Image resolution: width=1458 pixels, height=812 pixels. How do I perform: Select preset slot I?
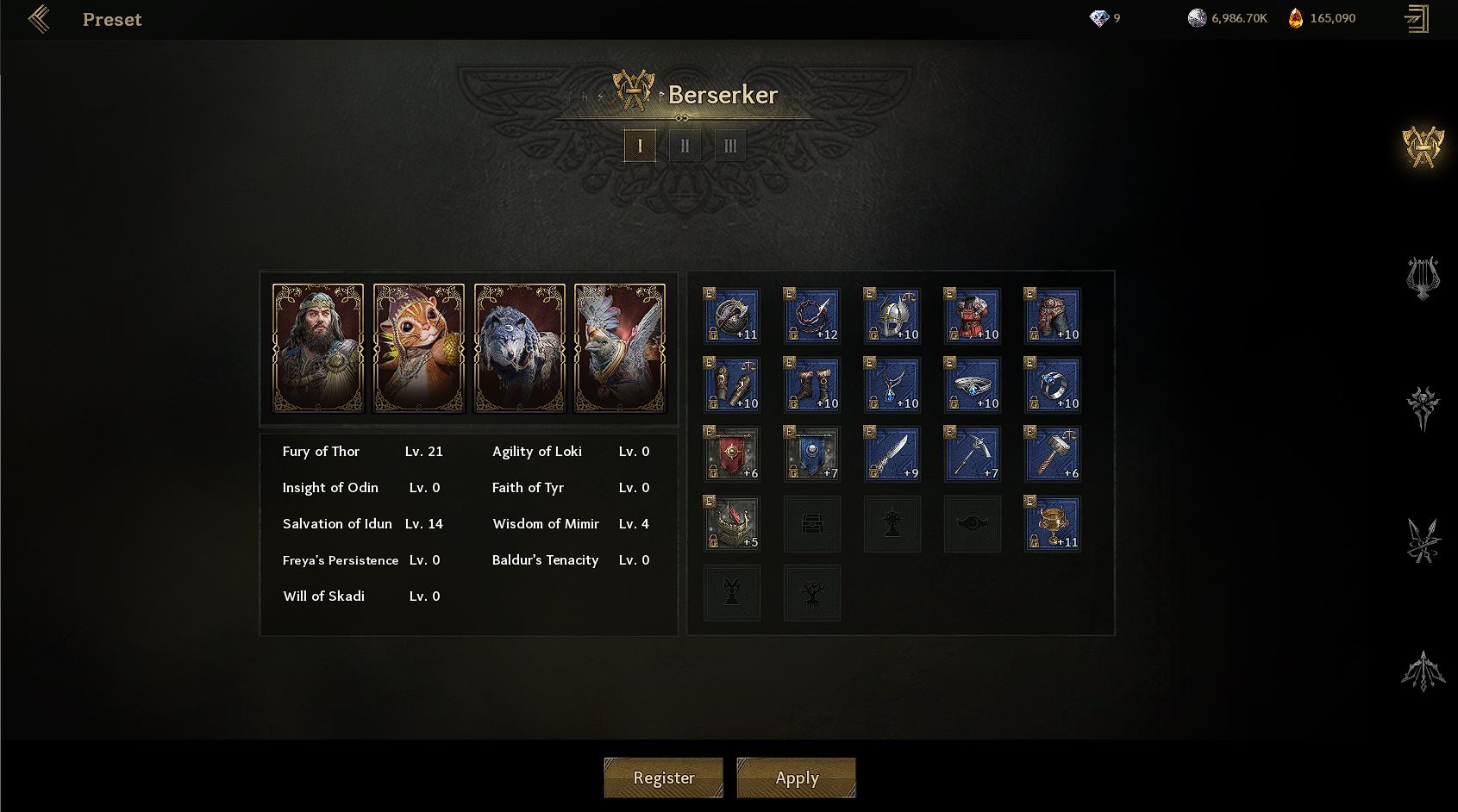[640, 146]
